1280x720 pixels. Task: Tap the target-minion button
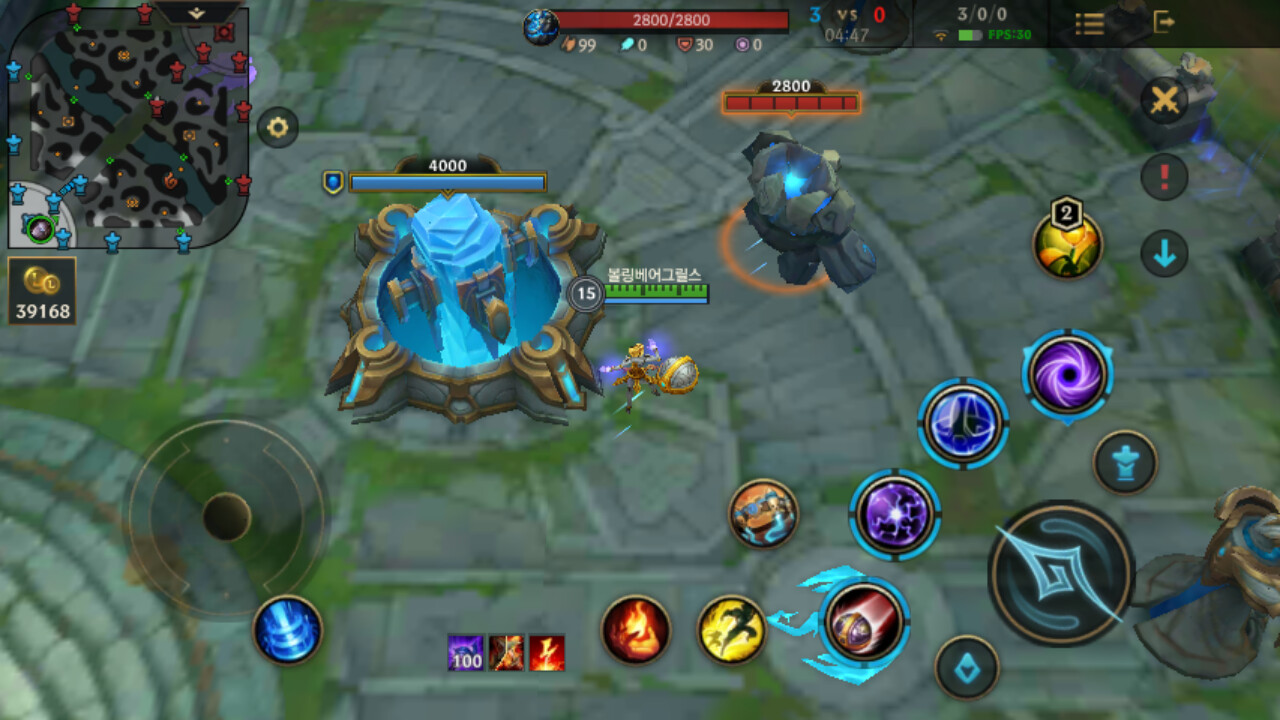coord(967,667)
